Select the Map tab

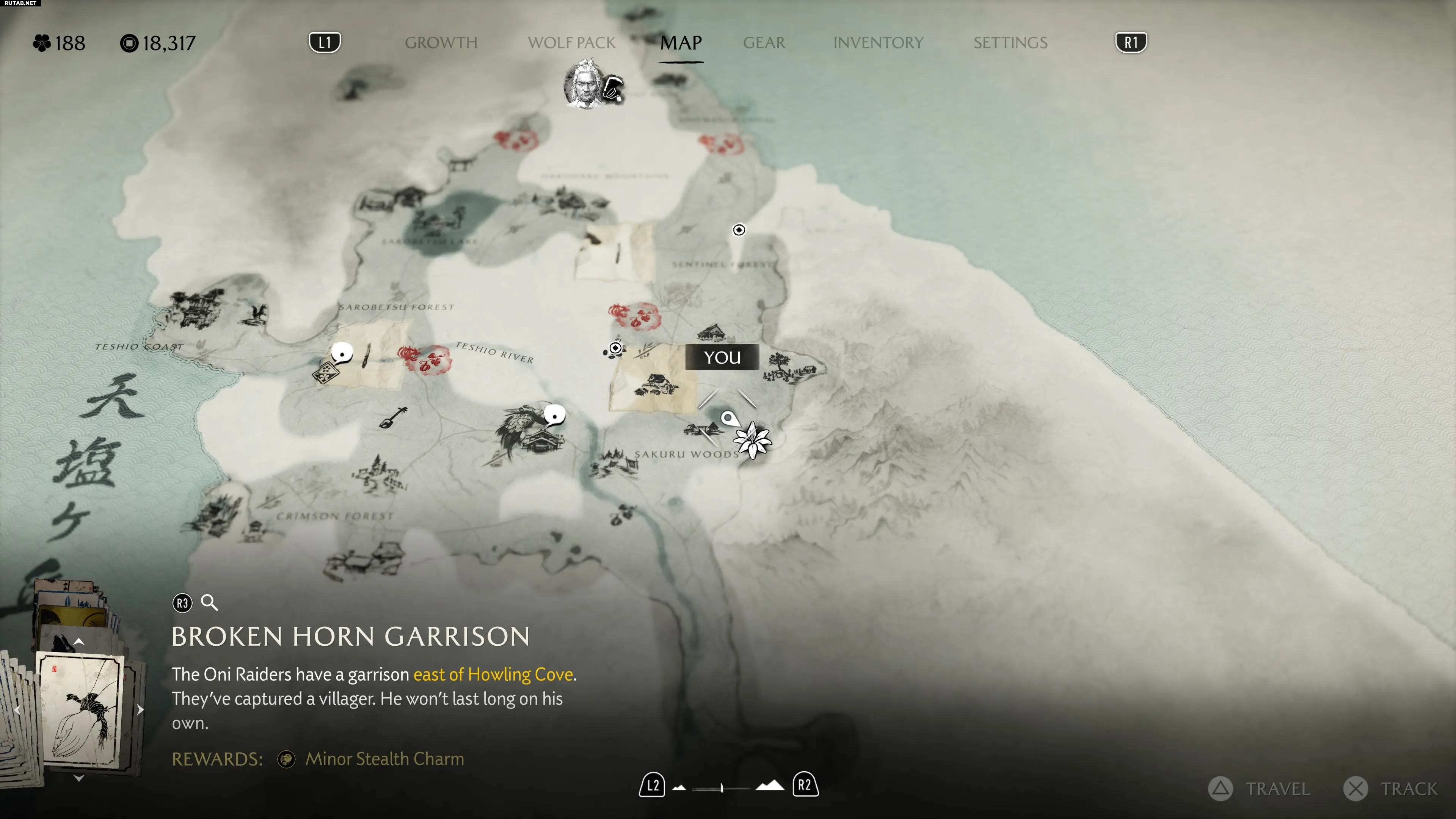[681, 43]
